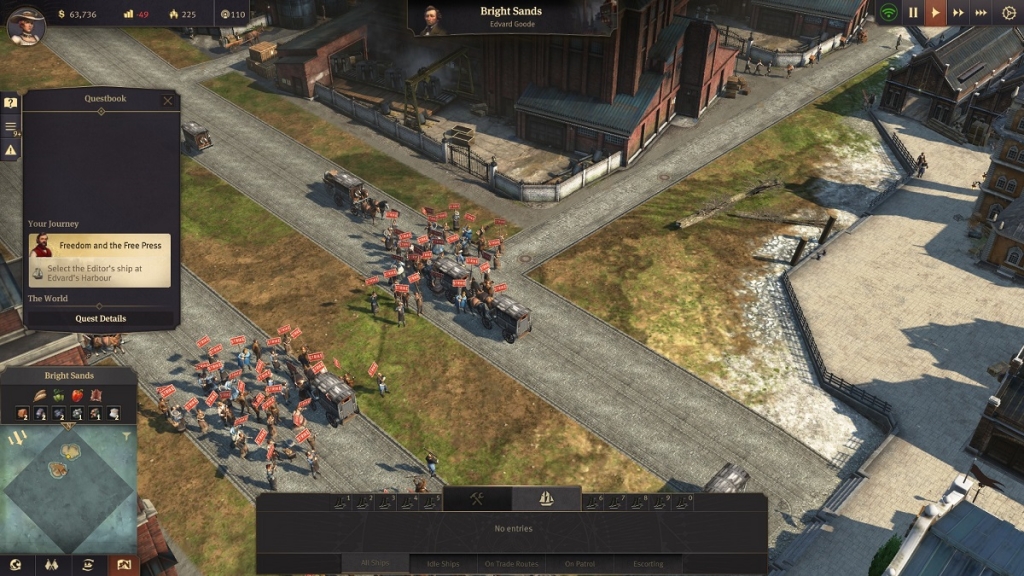Switch to double fast-forward speed
Screen dimensions: 1024x576
pyautogui.click(x=958, y=13)
